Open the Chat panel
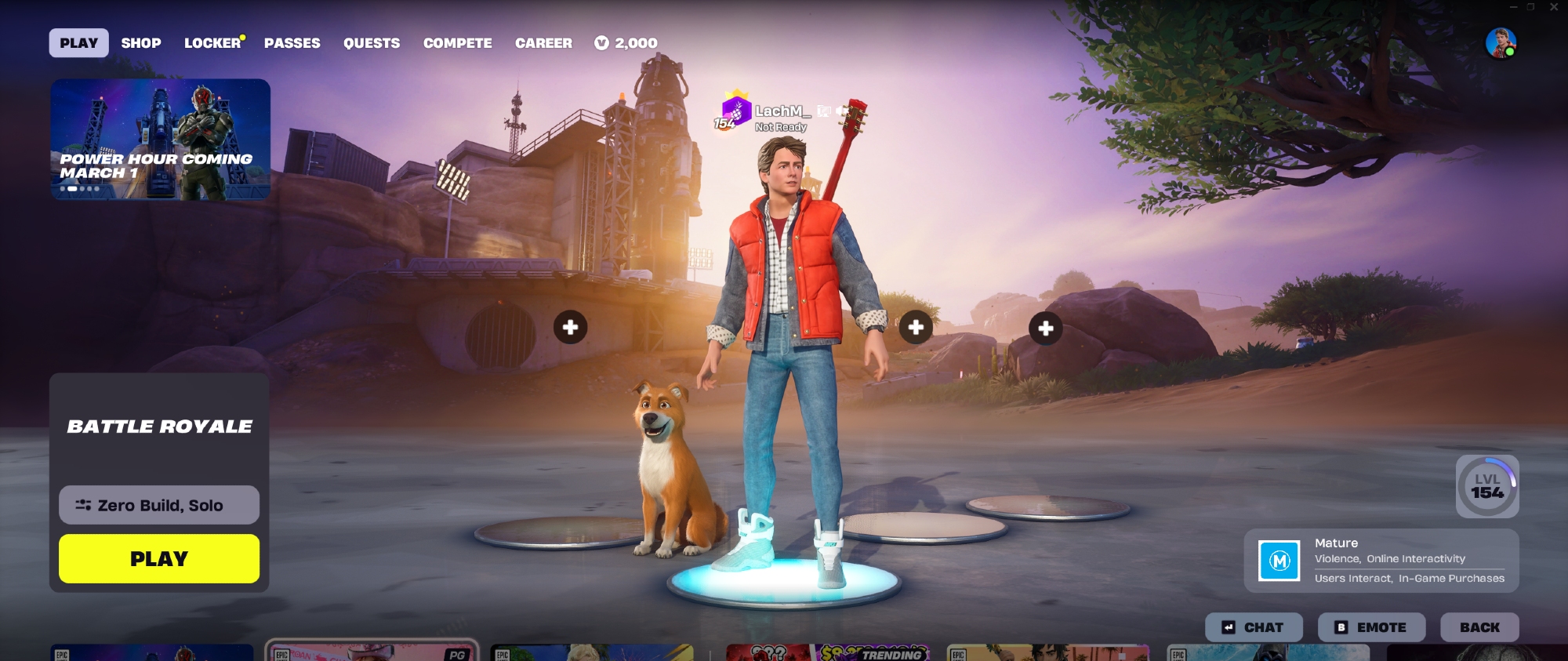This screenshot has height=661, width=1568. 1254,627
